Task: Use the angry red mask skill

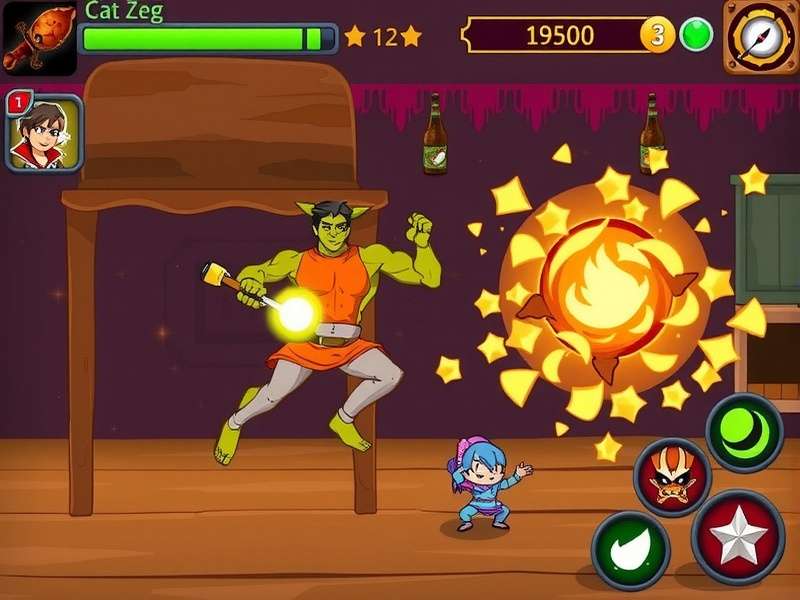Action: point(672,478)
